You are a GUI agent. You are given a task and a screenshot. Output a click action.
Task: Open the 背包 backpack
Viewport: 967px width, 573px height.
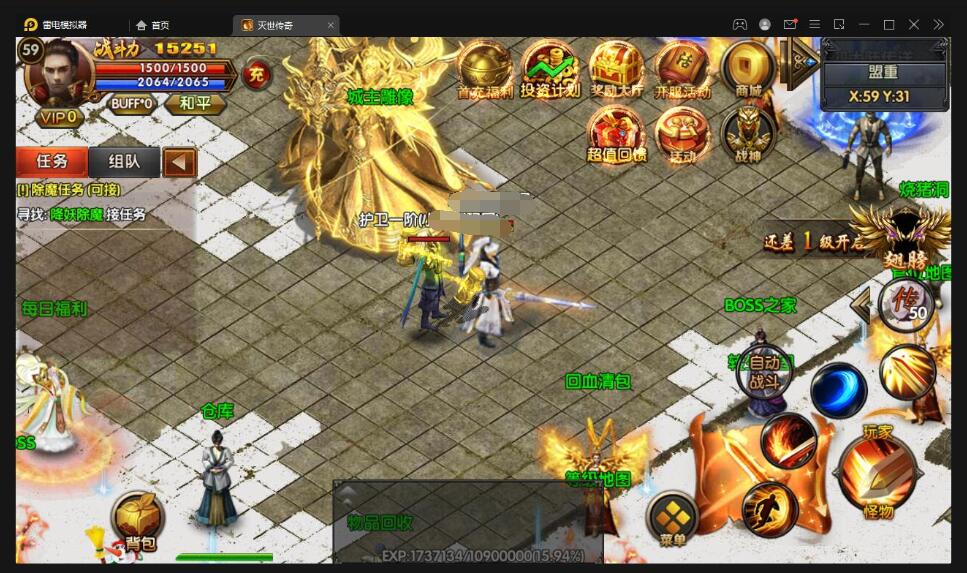point(138,520)
